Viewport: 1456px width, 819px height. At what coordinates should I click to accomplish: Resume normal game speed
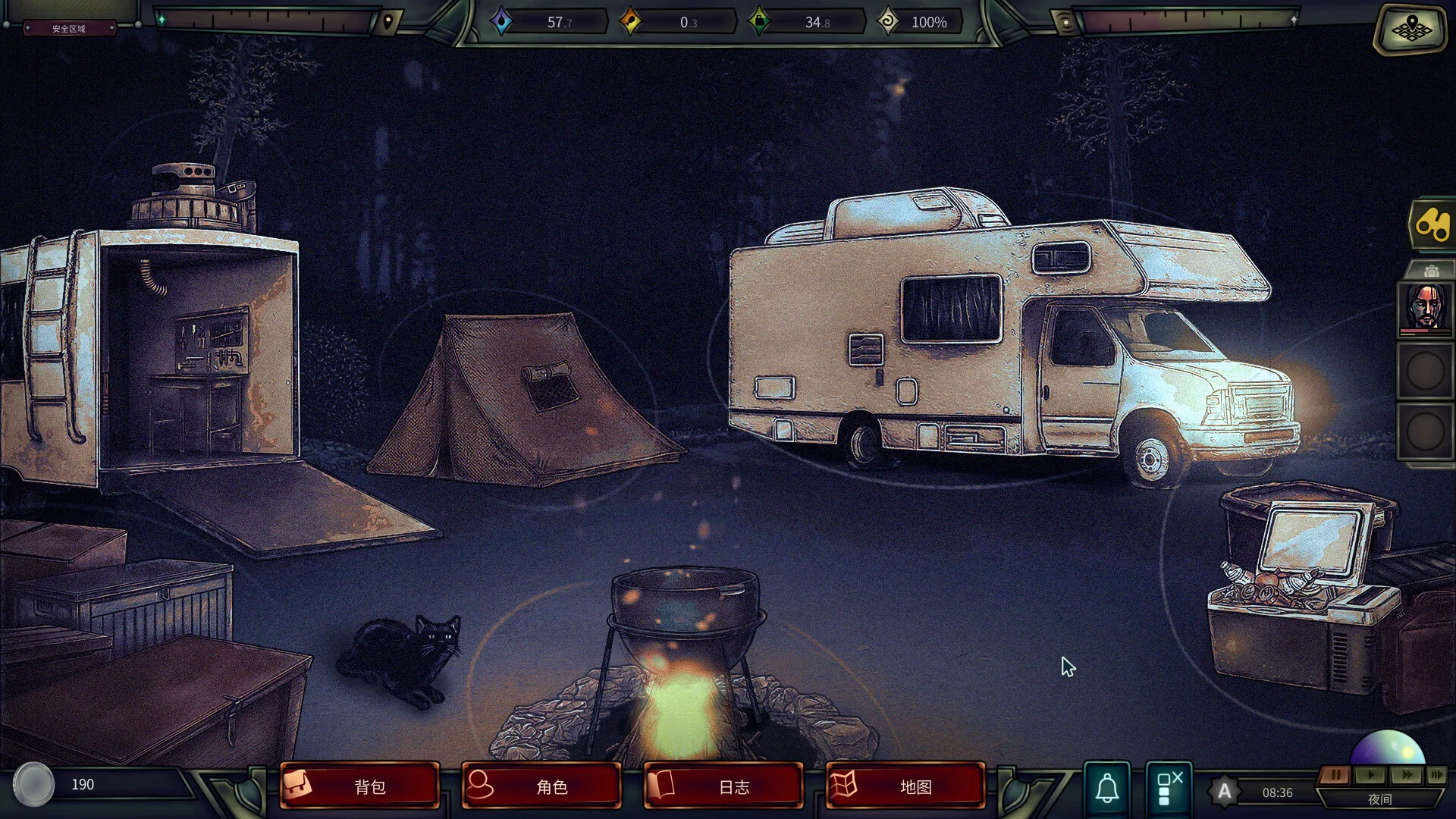point(1370,775)
